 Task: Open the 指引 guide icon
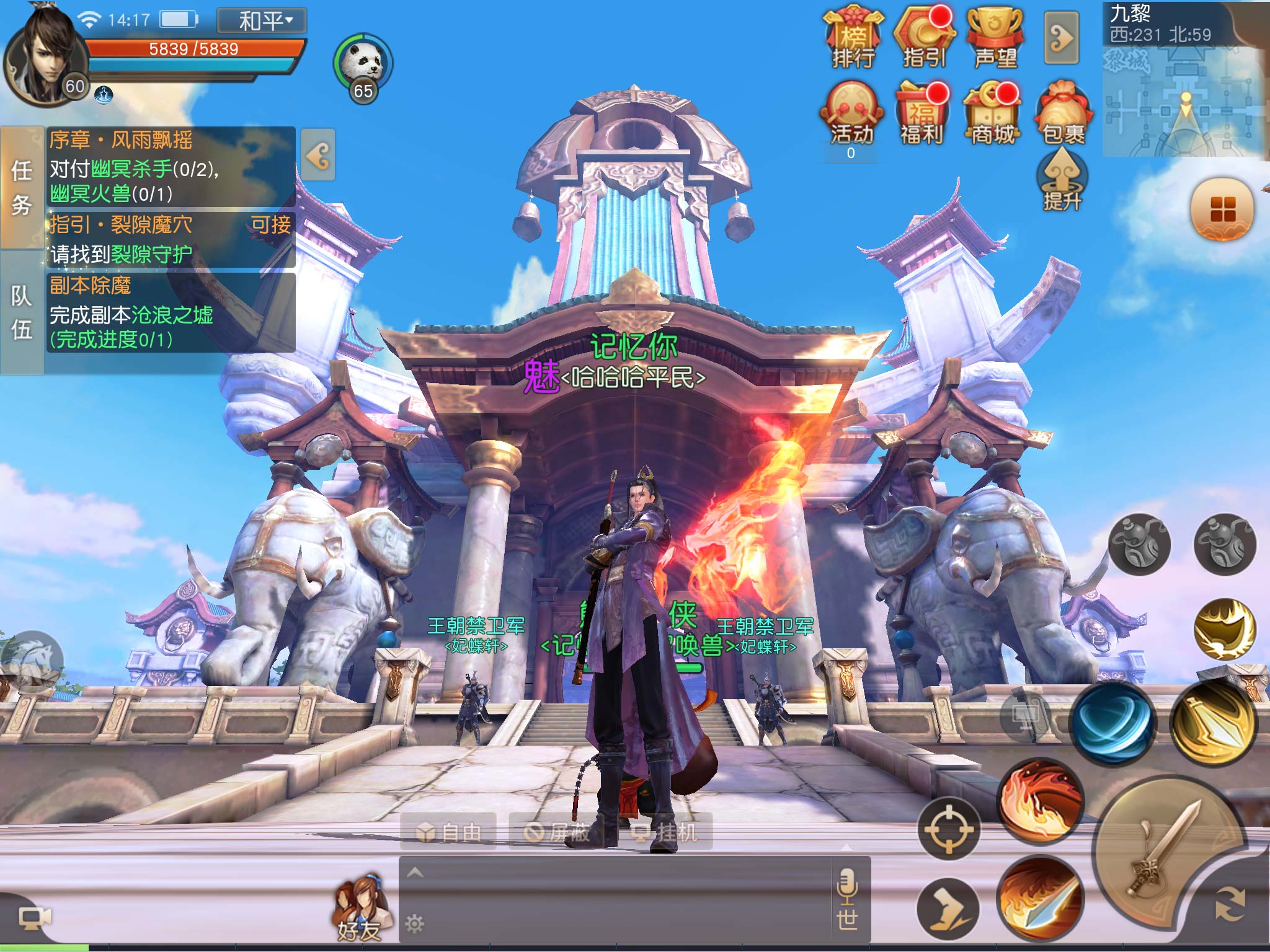pyautogui.click(x=925, y=38)
